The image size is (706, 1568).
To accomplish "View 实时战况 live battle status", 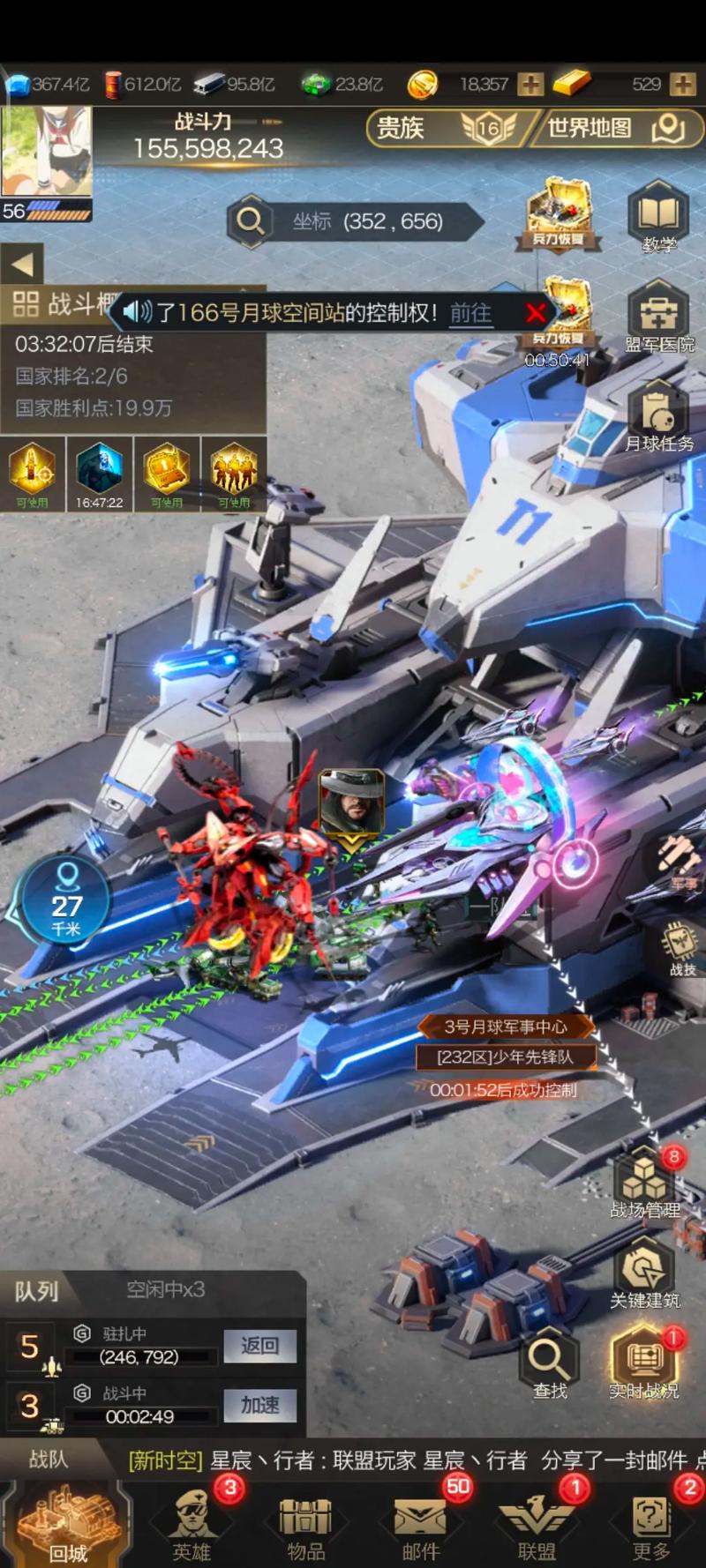I will (x=644, y=1365).
